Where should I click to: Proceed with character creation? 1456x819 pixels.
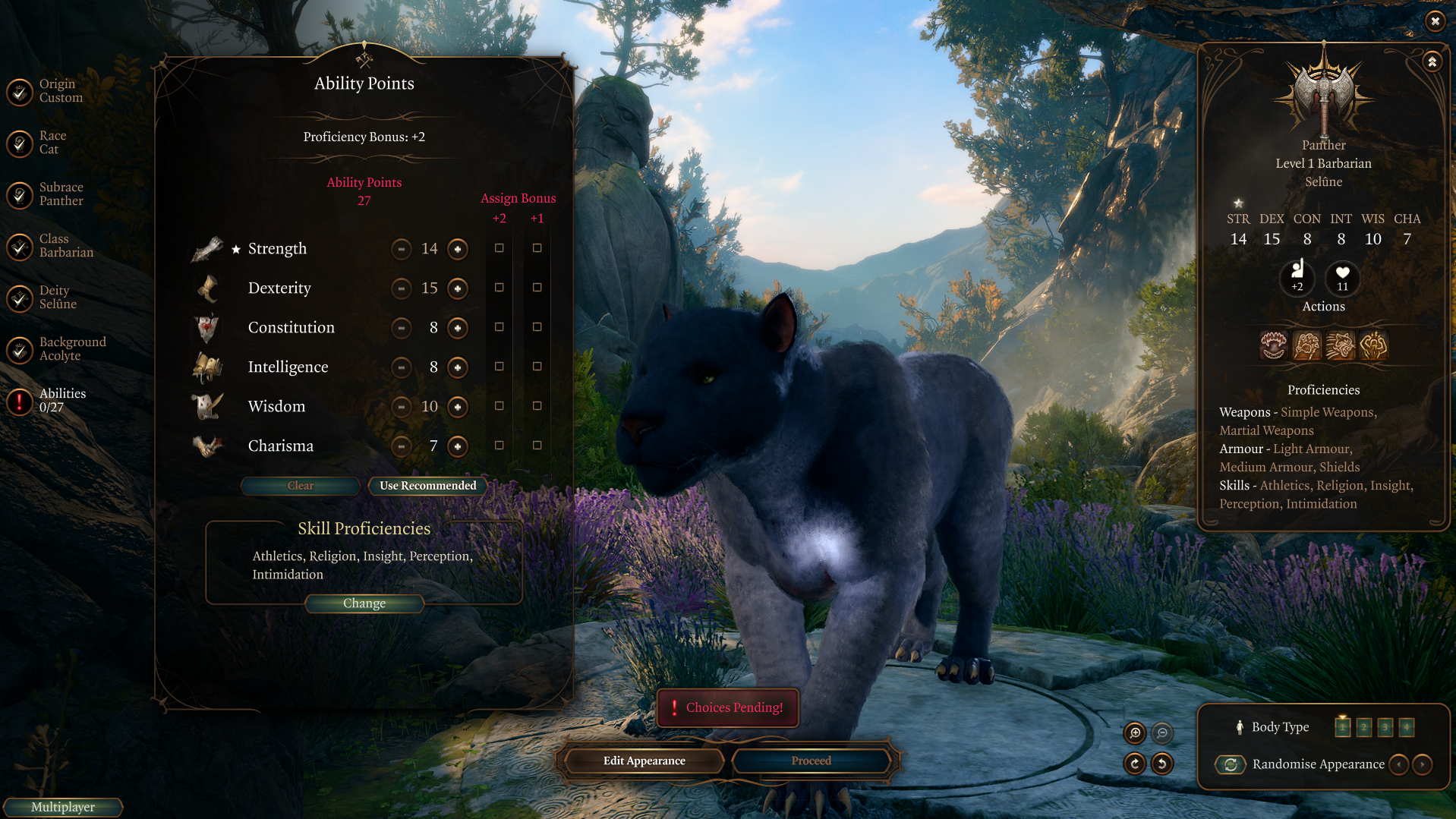coord(811,761)
